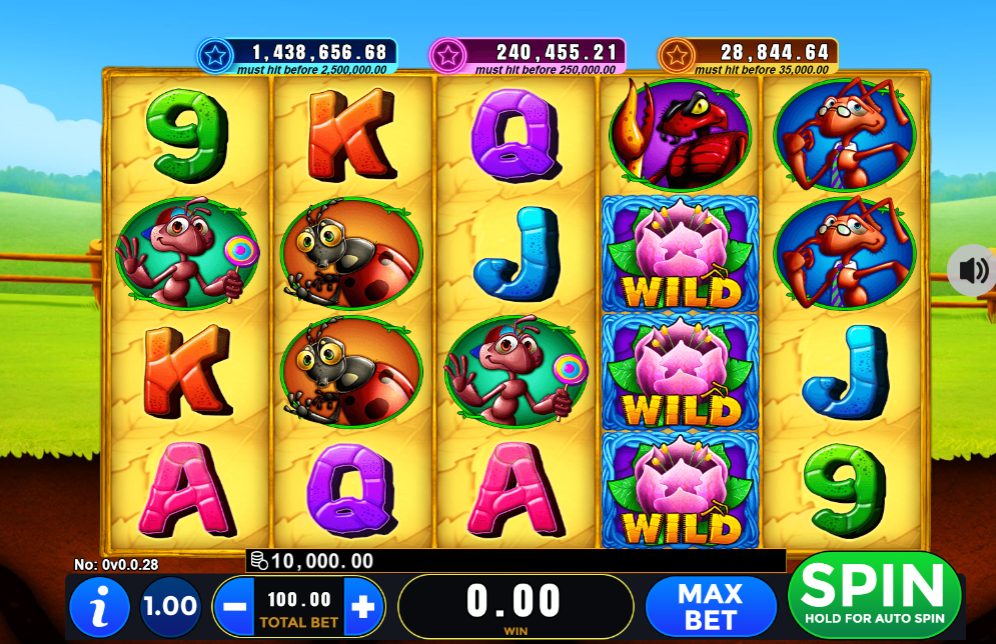Increase the total bet with plus
The width and height of the screenshot is (996, 644).
coord(363,606)
